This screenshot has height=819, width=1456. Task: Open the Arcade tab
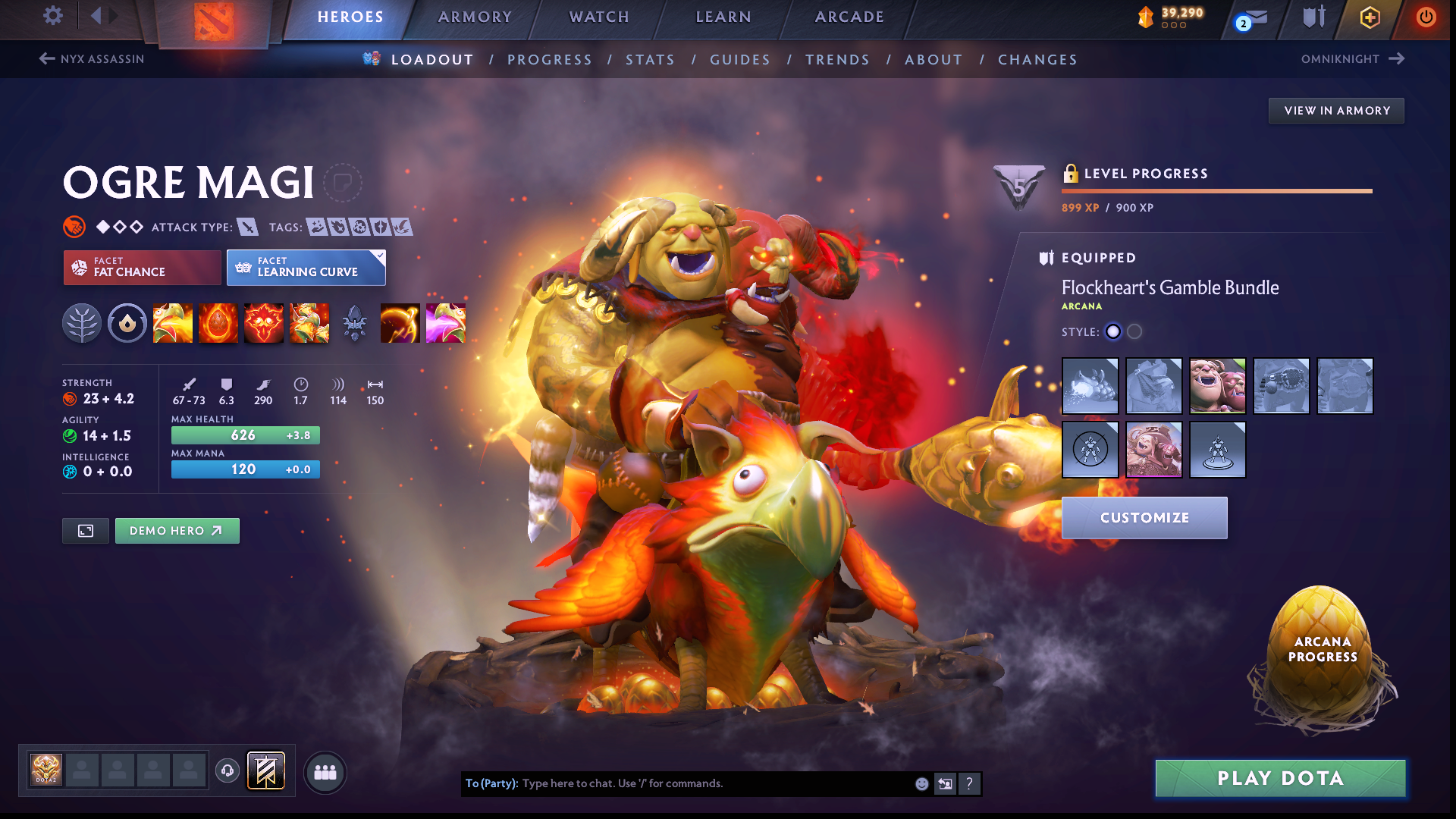[x=849, y=17]
